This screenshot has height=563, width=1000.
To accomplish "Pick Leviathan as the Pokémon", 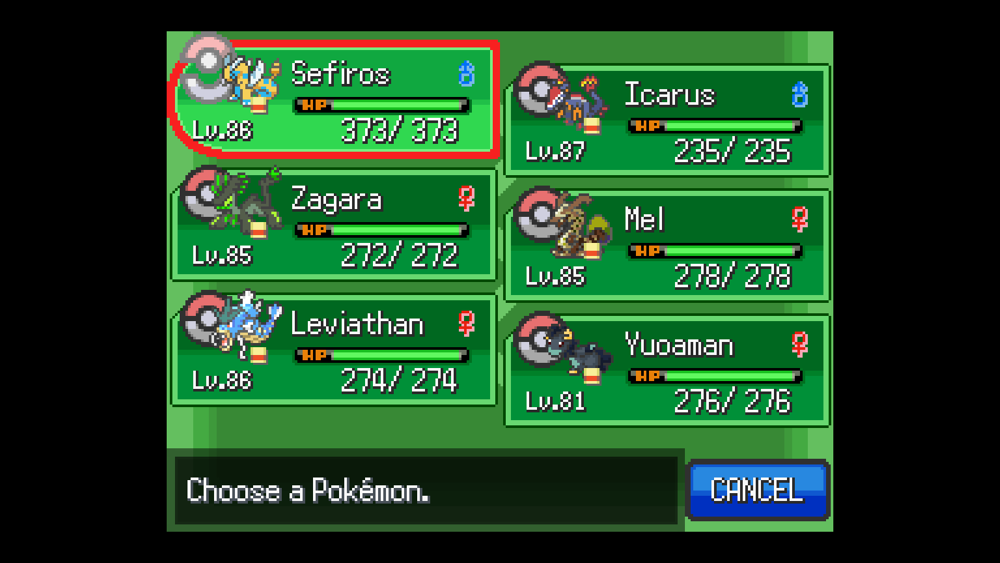I will coord(335,350).
